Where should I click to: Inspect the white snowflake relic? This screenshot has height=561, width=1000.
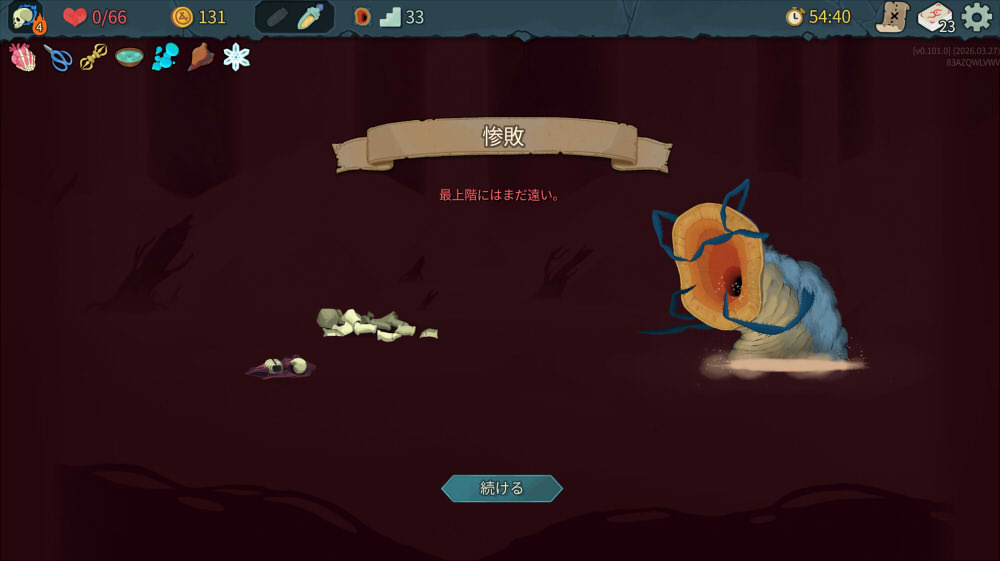[x=237, y=57]
